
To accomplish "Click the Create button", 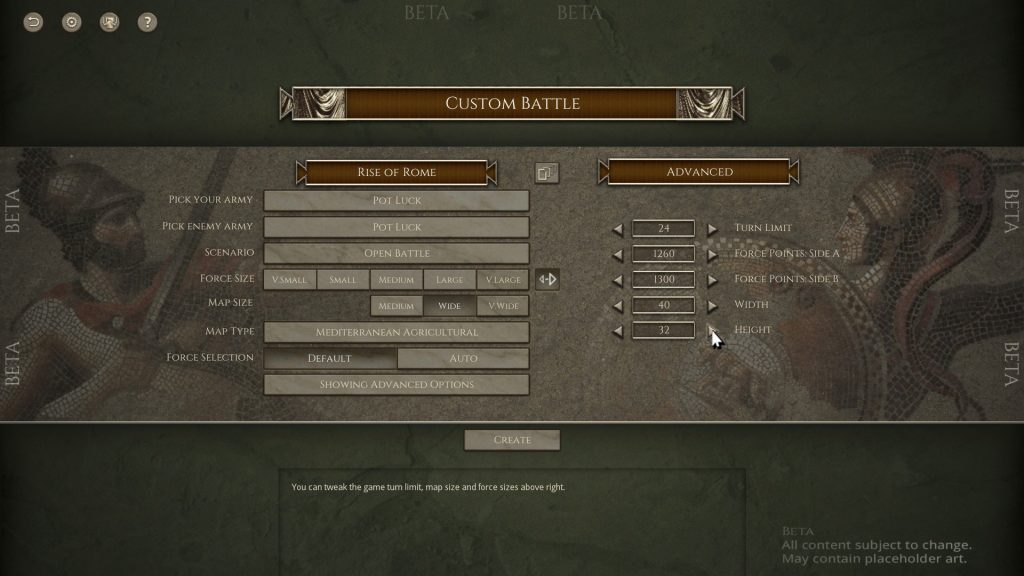I will (x=512, y=440).
